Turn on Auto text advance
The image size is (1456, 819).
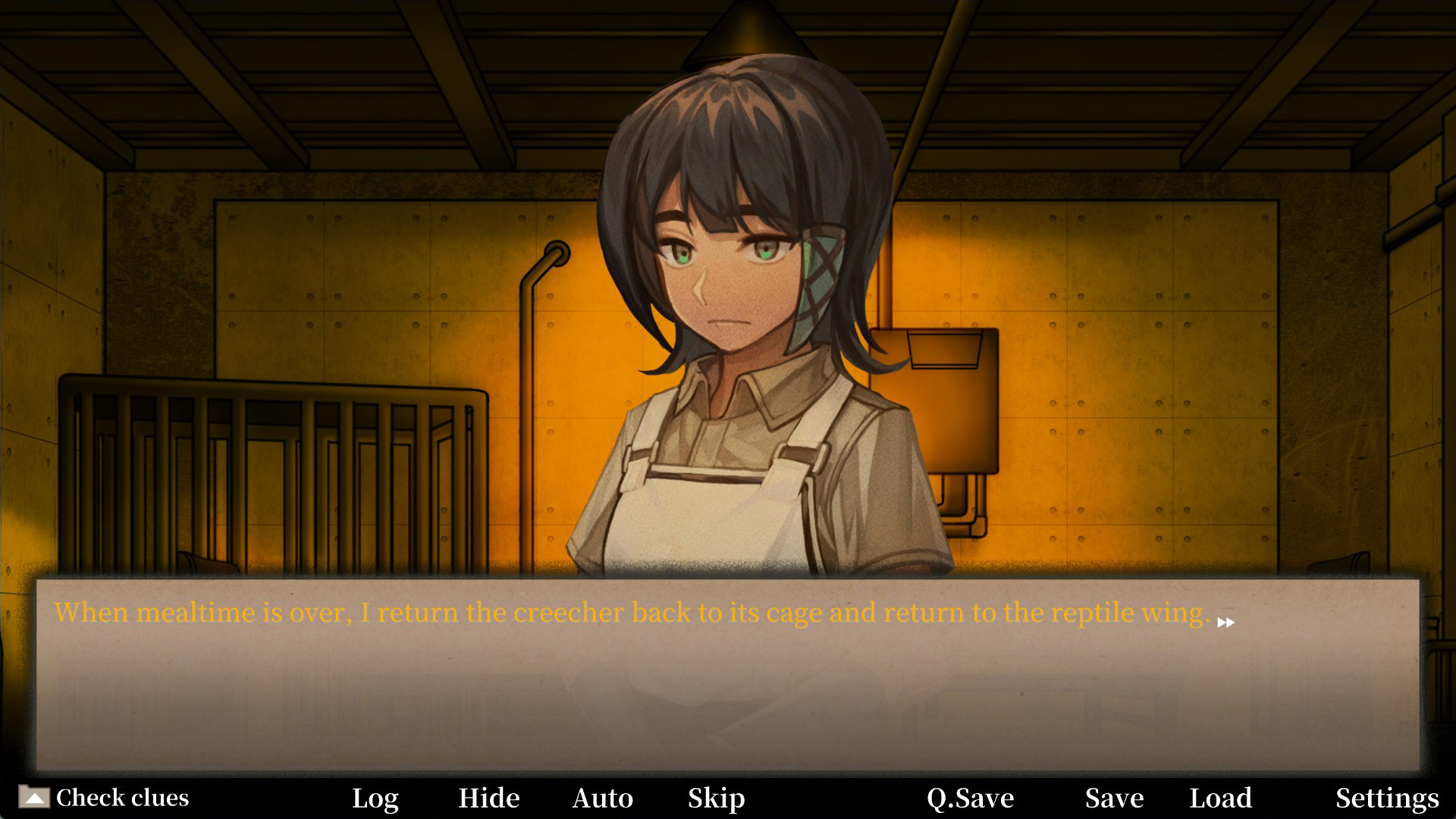tap(602, 798)
